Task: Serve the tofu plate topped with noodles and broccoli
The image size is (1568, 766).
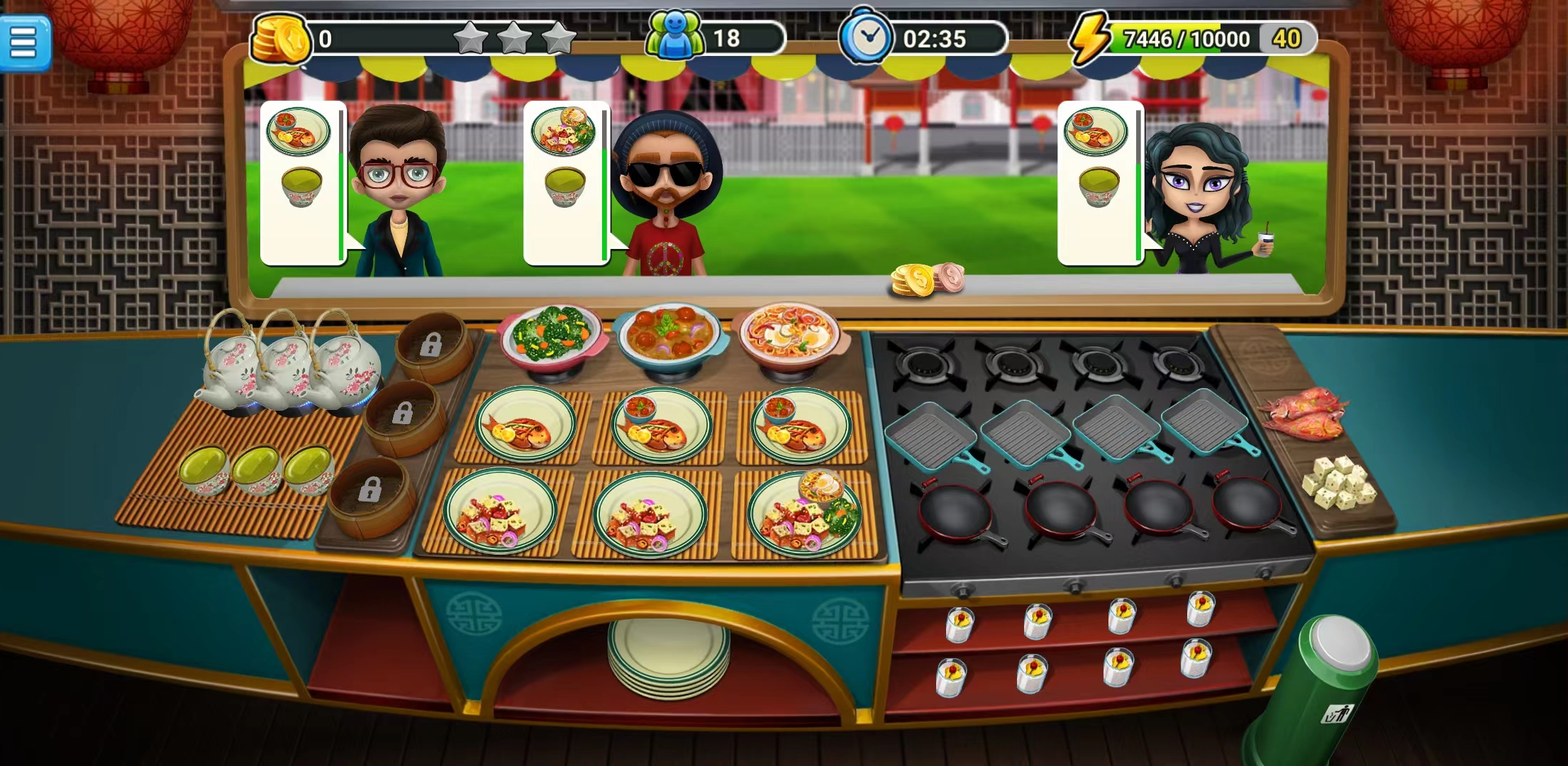Action: [804, 514]
